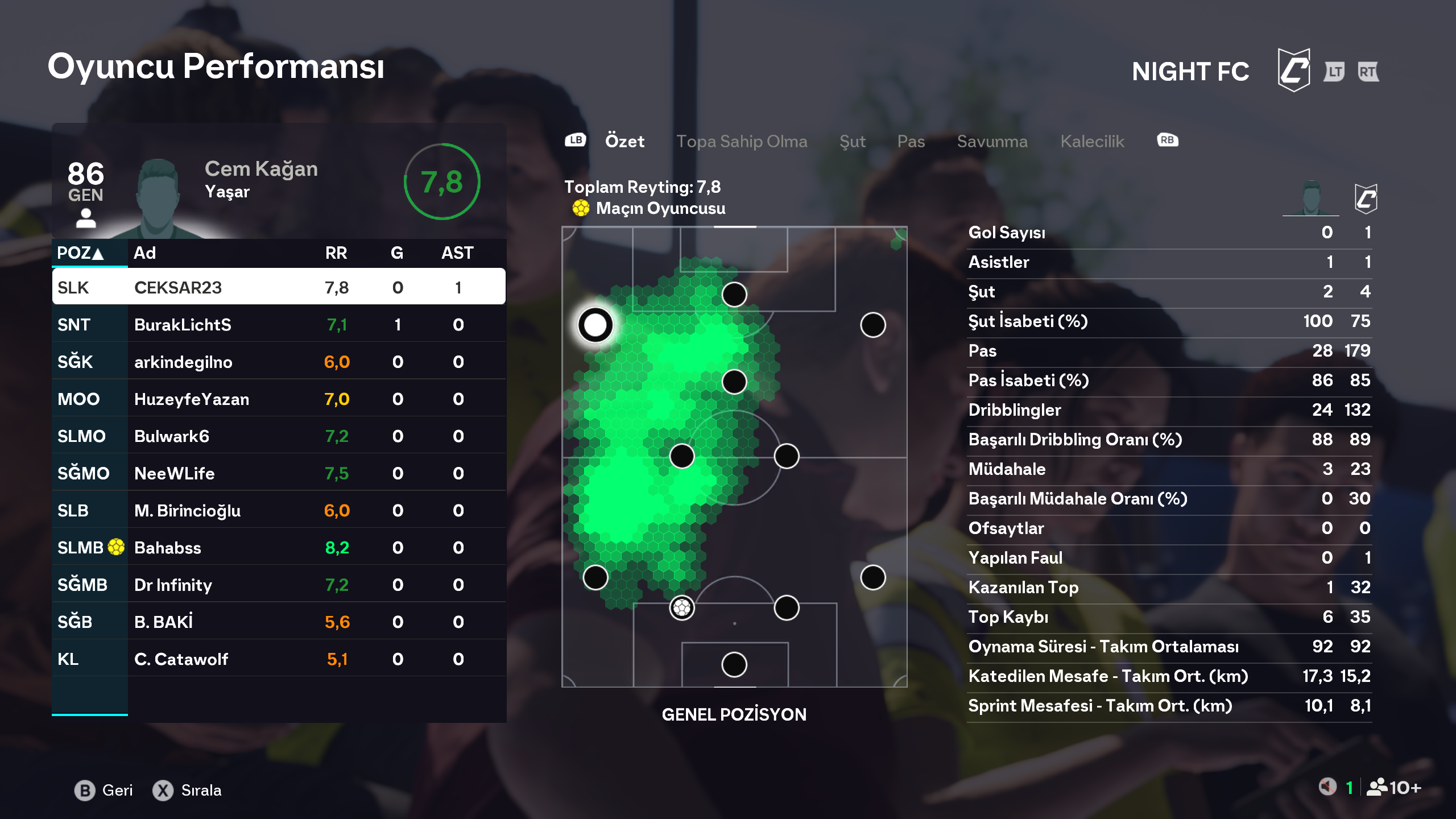This screenshot has width=1456, height=819.
Task: Select goalkeeper C. Catawolf row
Action: pos(279,659)
